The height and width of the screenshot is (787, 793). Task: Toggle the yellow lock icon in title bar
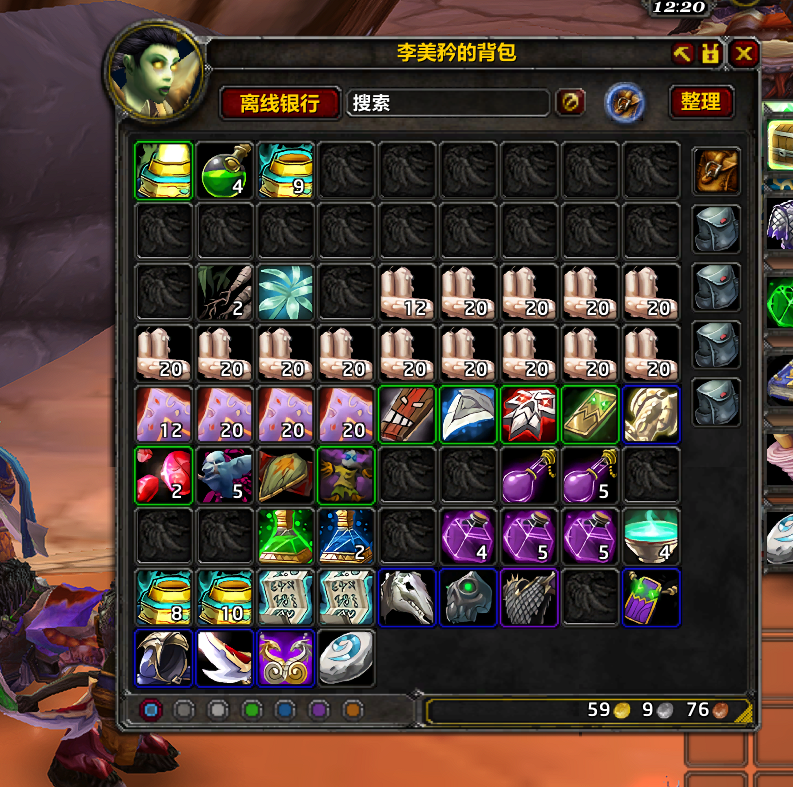point(711,54)
